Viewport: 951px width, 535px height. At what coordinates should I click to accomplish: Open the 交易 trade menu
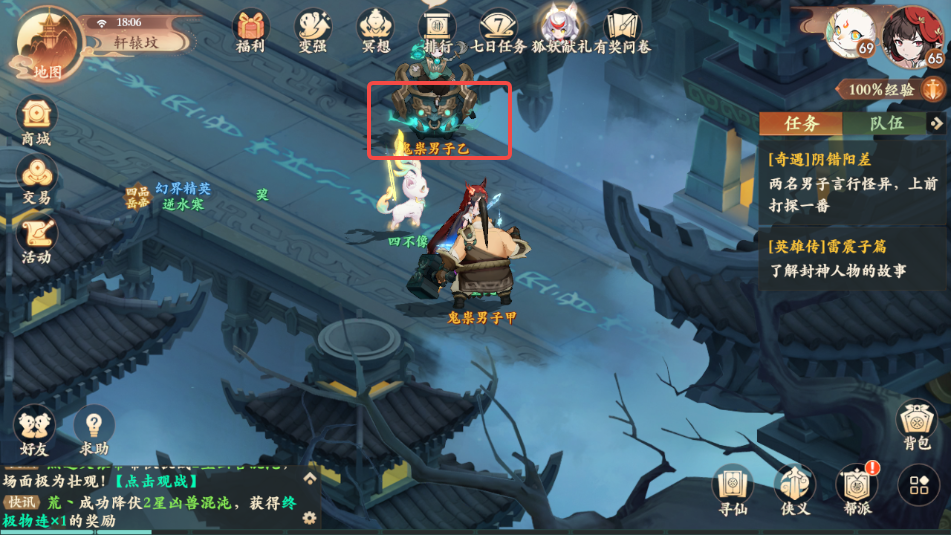coord(36,178)
